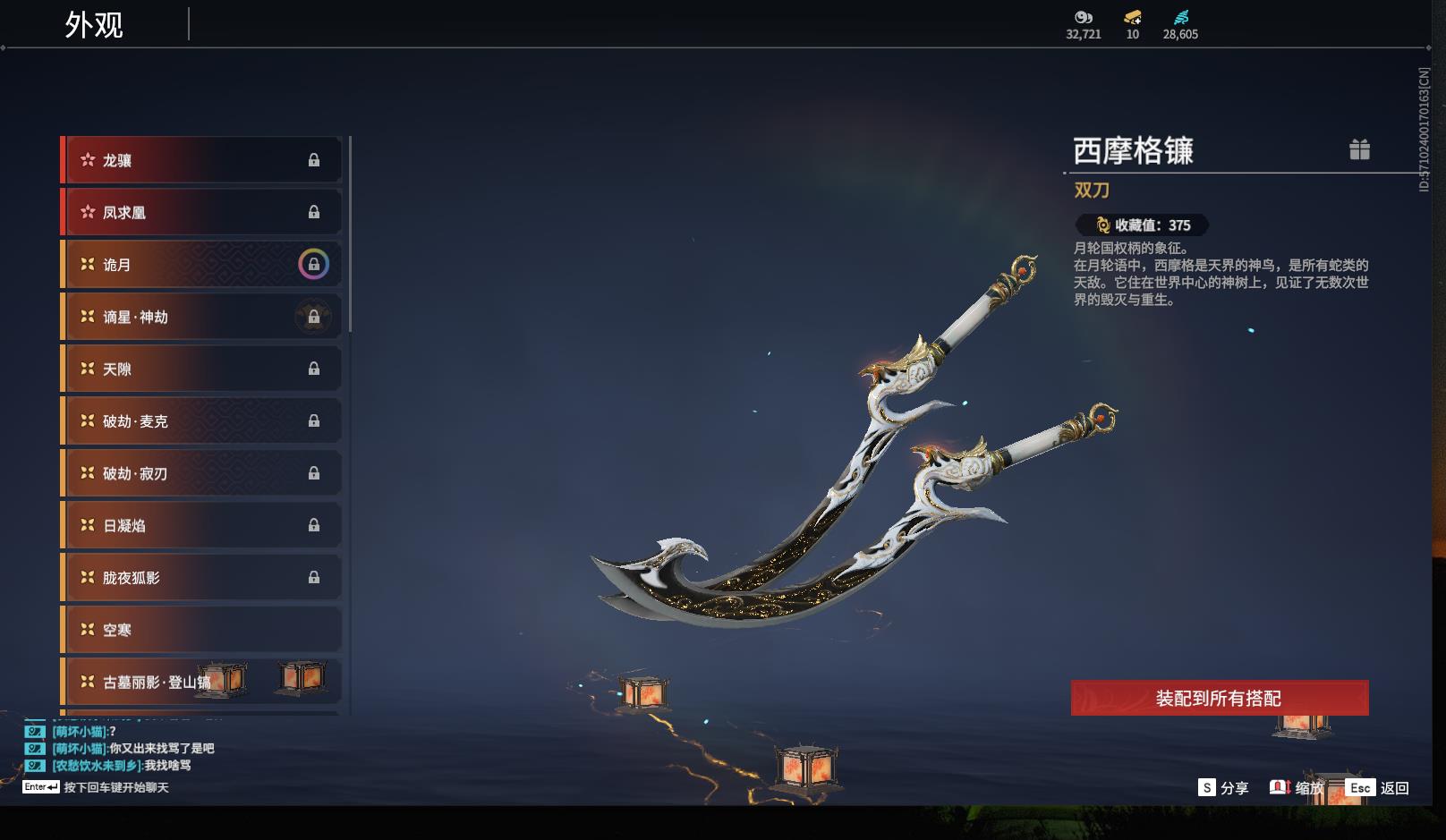The image size is (1446, 840).
Task: Click the silver coin currency icon
Action: click(x=1083, y=18)
